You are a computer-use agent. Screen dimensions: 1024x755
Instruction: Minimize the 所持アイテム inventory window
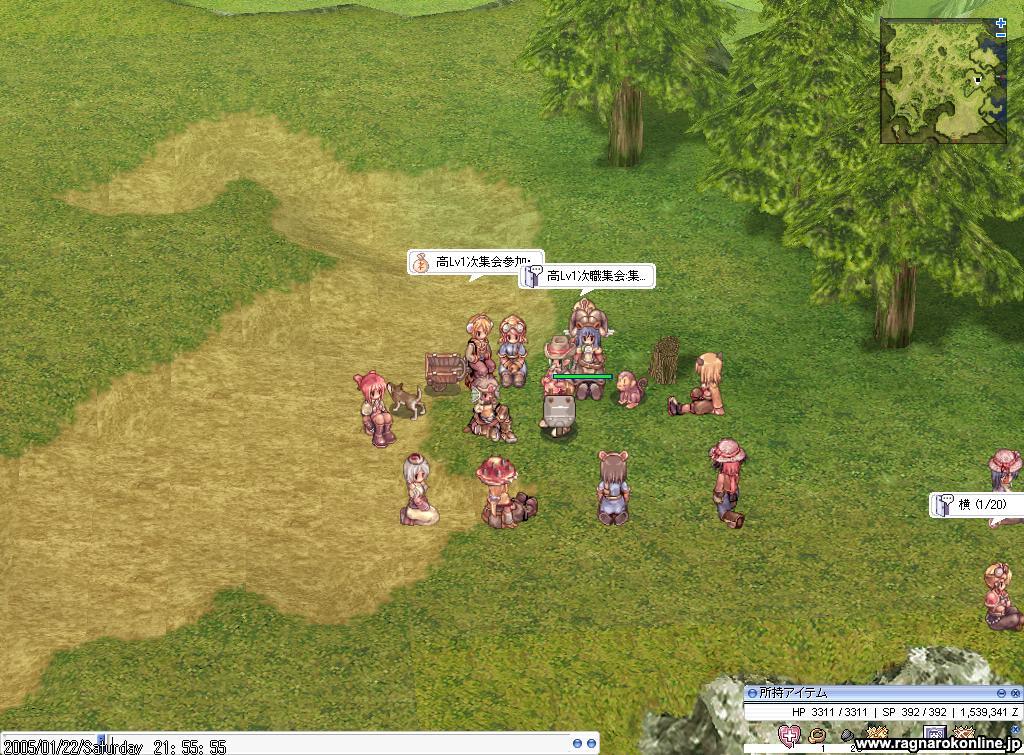[x=1001, y=693]
